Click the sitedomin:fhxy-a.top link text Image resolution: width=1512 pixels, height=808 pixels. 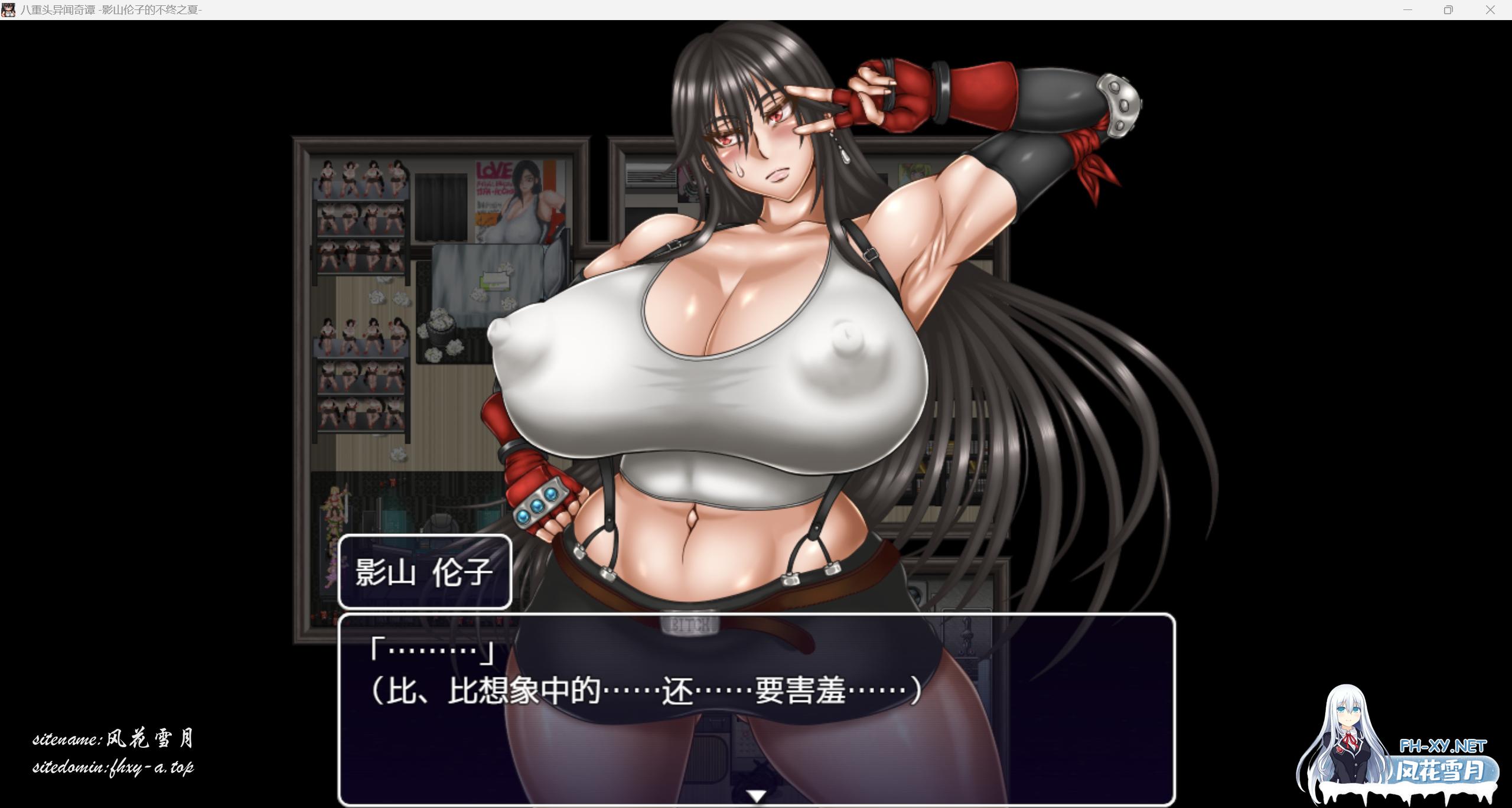115,768
